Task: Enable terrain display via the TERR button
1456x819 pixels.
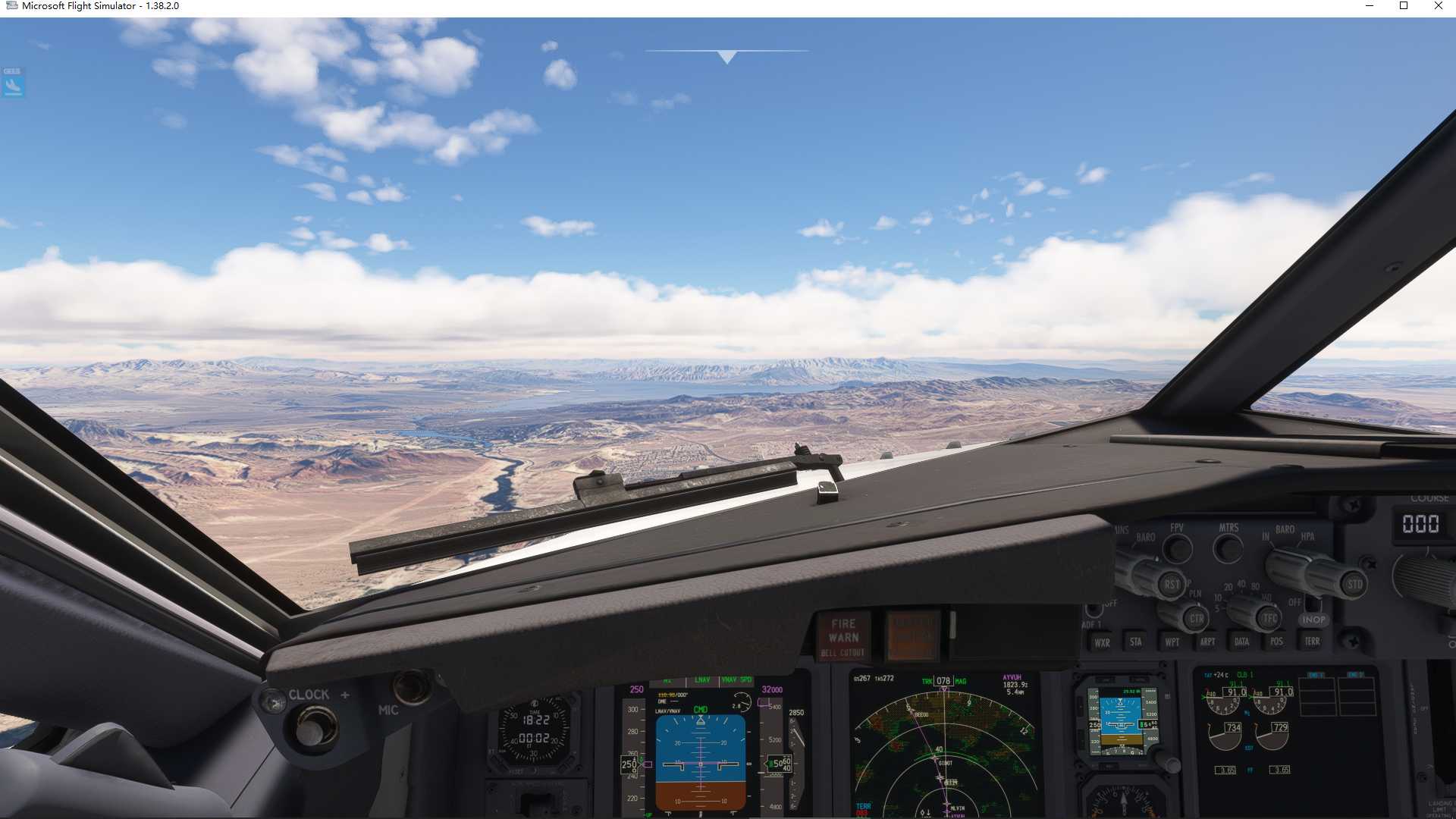Action: point(1310,642)
